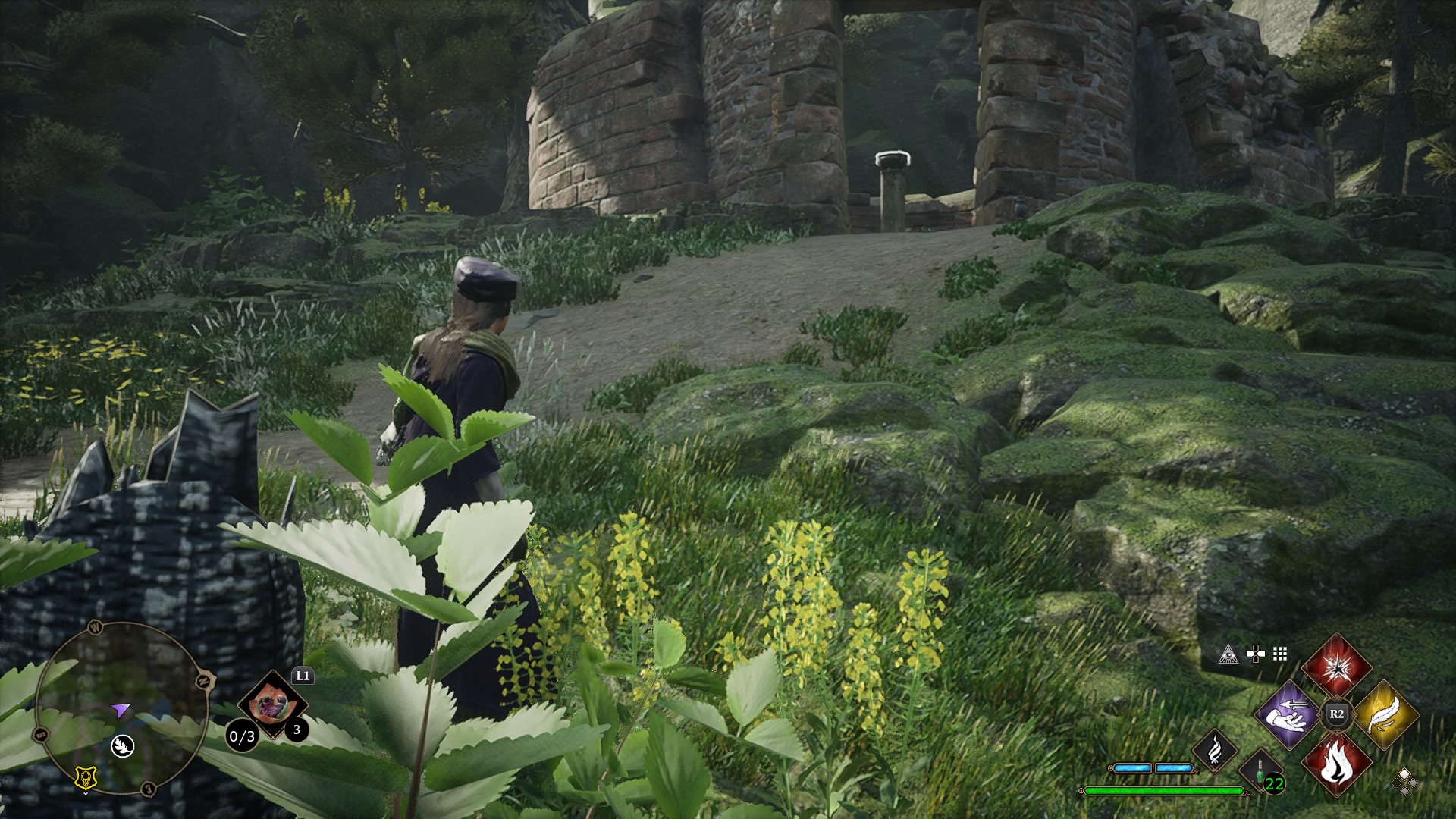Use the Chinese Chomping Cabbage item slot

coord(271,704)
